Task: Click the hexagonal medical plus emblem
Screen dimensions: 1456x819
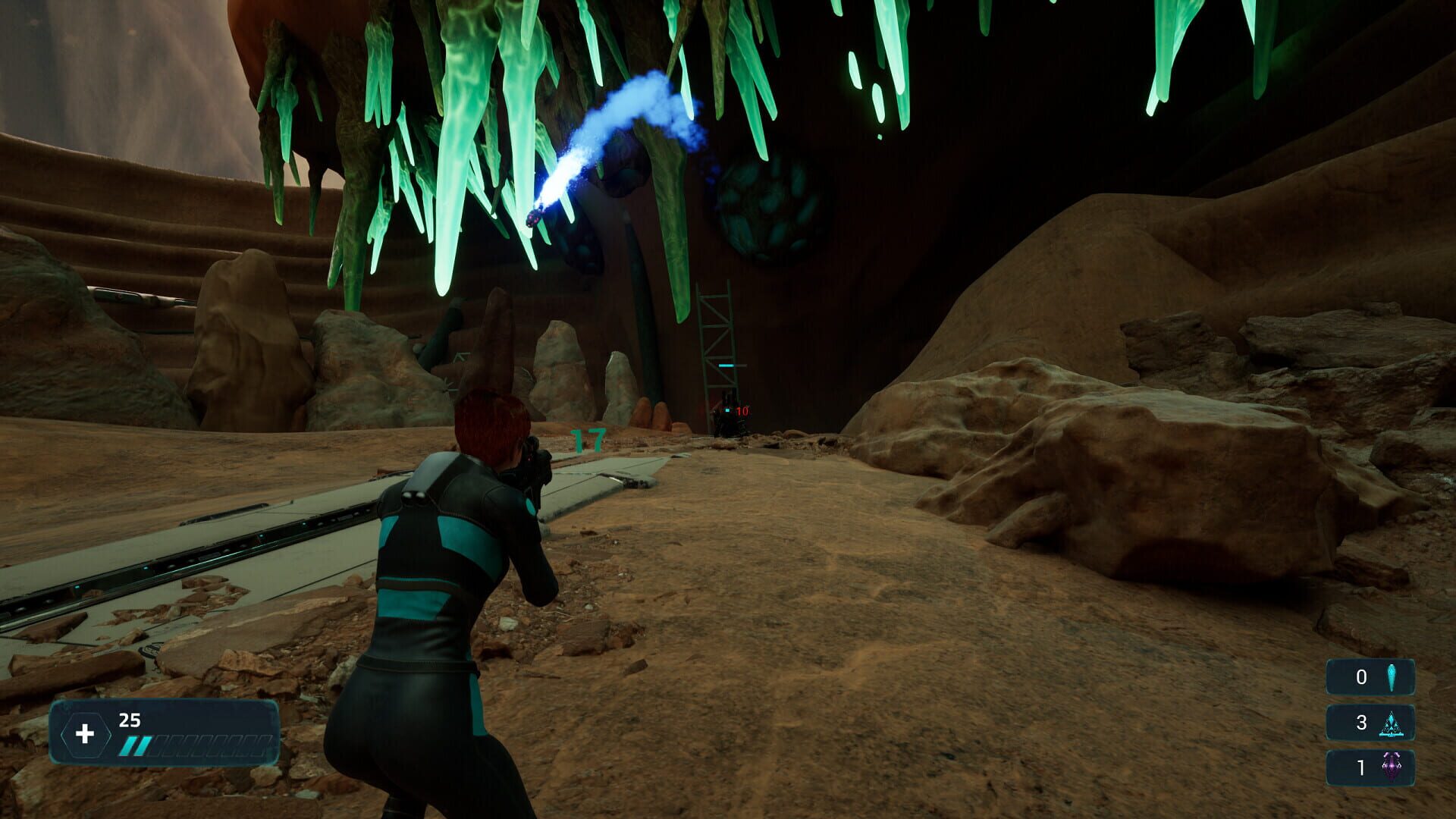Action: [x=86, y=733]
